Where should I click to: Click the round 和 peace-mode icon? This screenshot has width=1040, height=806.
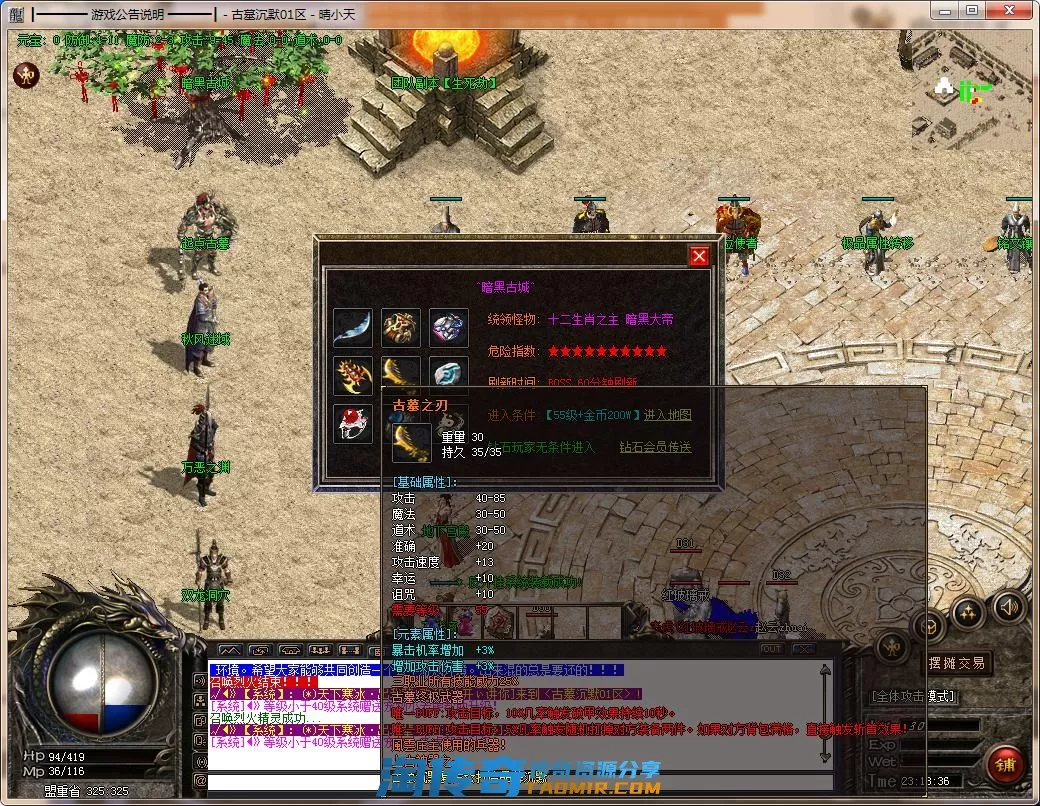click(x=26, y=74)
